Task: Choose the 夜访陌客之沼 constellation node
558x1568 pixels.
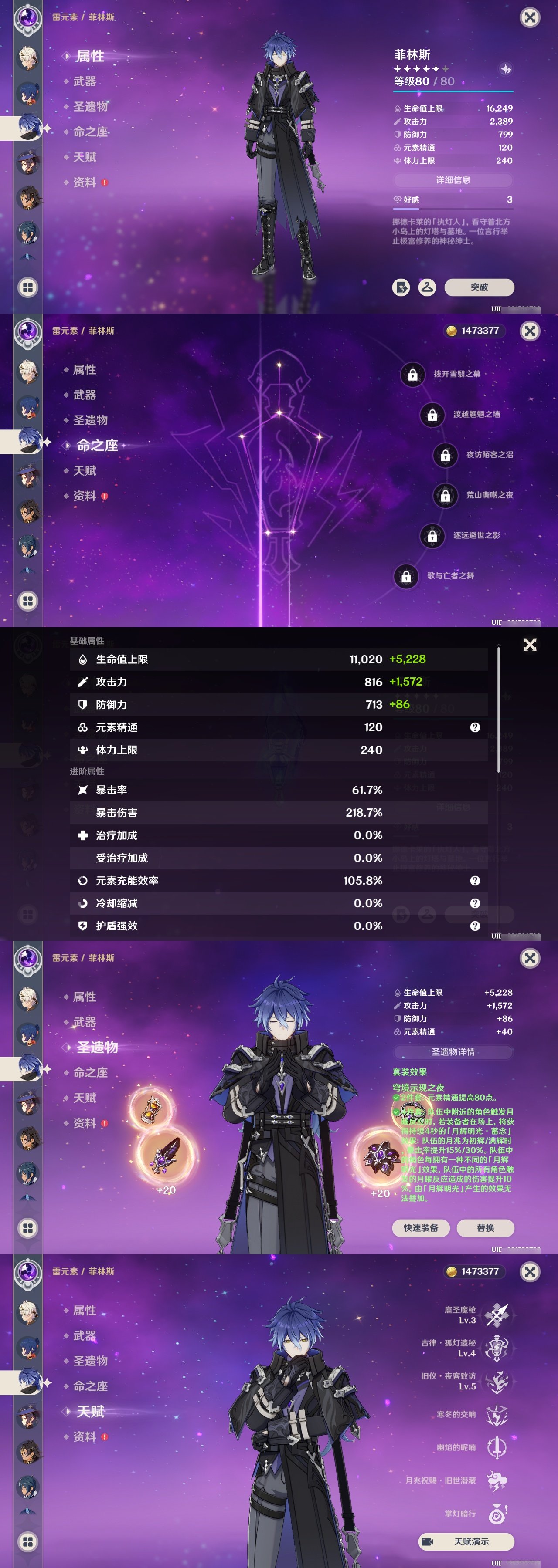Action: coord(445,455)
